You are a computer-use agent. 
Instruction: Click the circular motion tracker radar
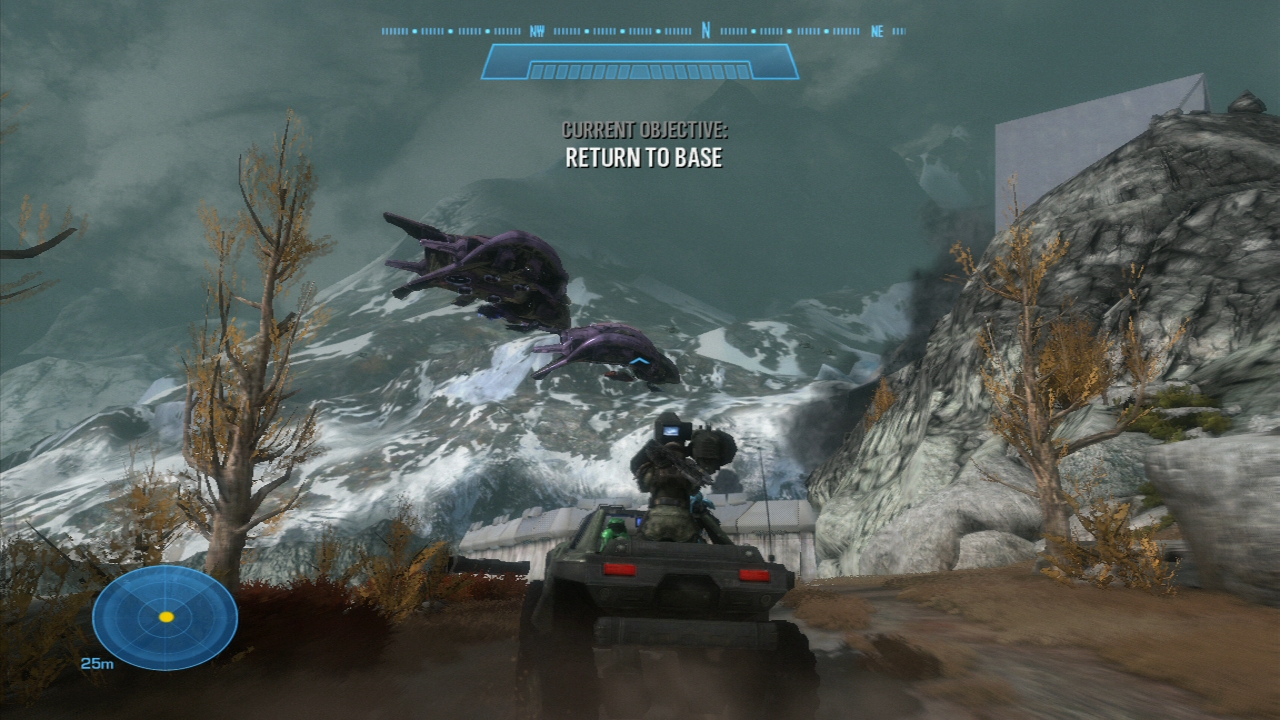tap(165, 617)
